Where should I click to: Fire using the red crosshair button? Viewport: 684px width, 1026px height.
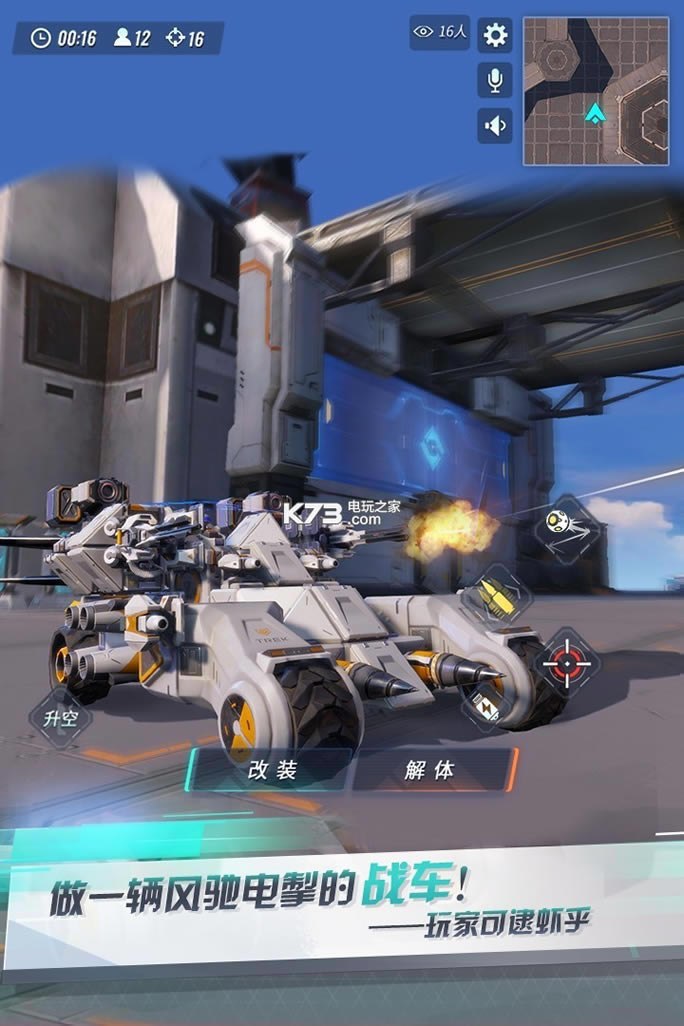tap(566, 661)
